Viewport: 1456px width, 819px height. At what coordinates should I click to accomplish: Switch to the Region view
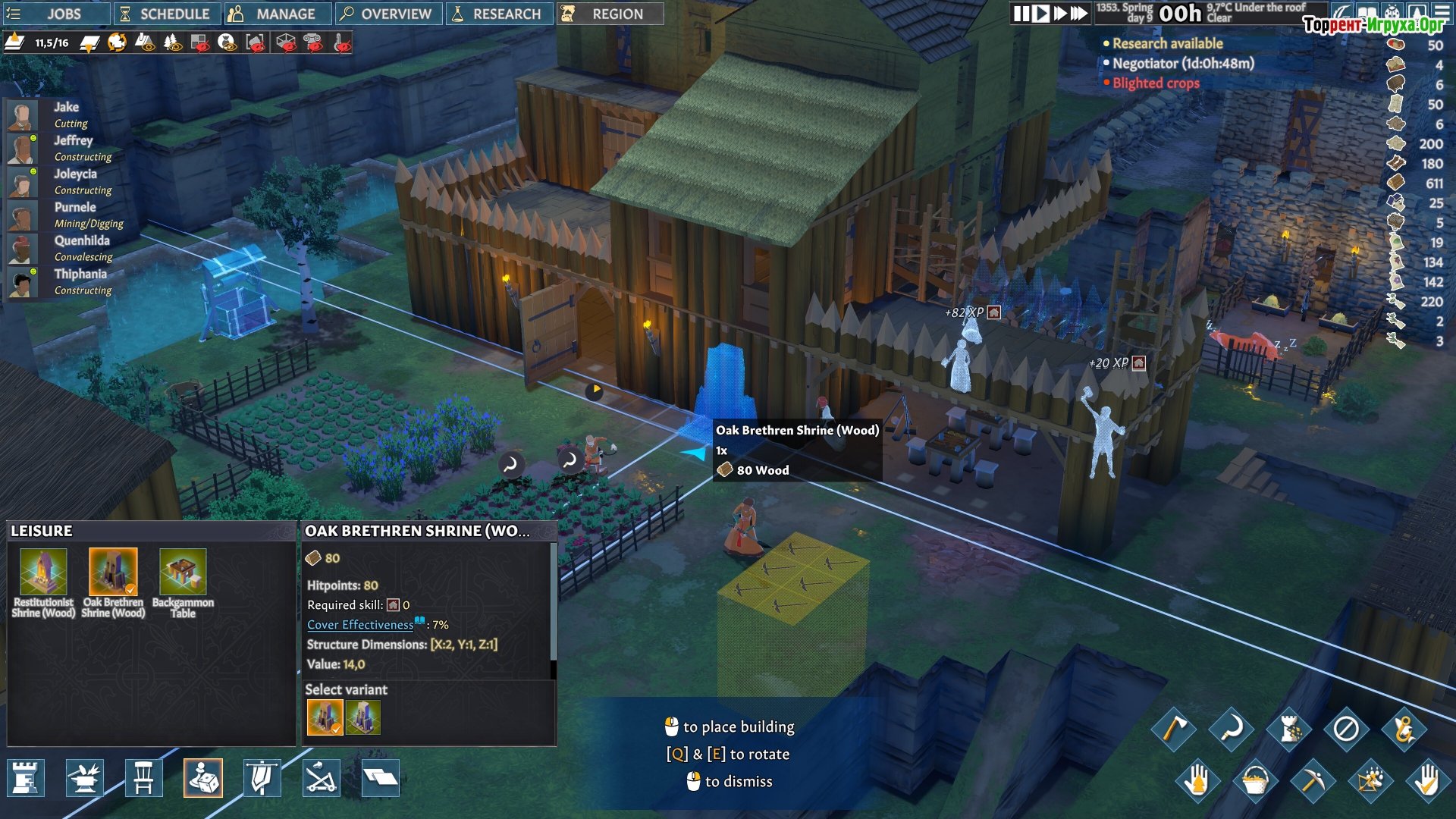pos(609,14)
